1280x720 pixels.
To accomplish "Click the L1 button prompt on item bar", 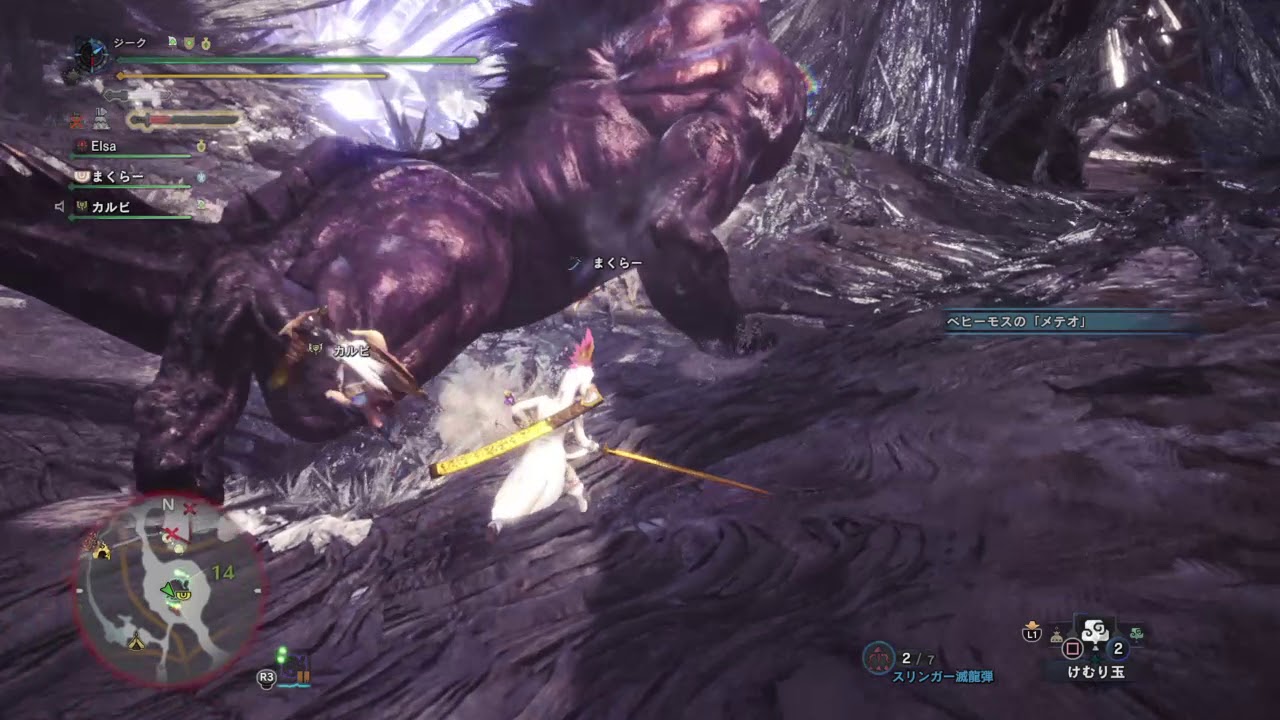I will (1031, 634).
